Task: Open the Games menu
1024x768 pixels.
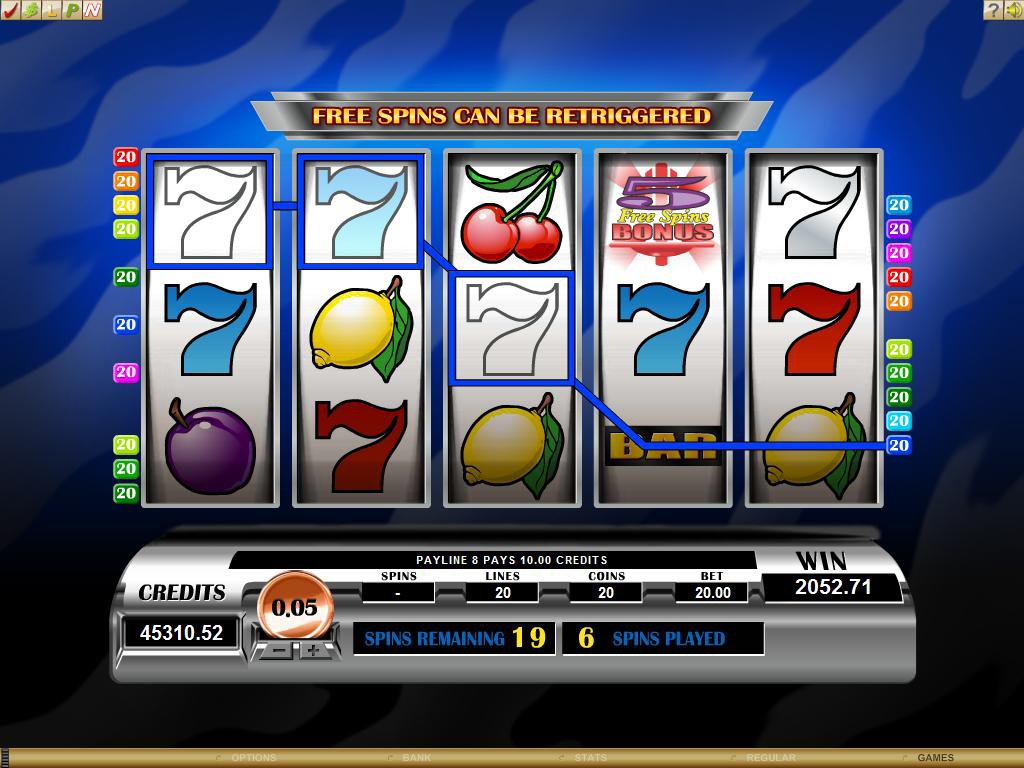Action: (x=935, y=758)
